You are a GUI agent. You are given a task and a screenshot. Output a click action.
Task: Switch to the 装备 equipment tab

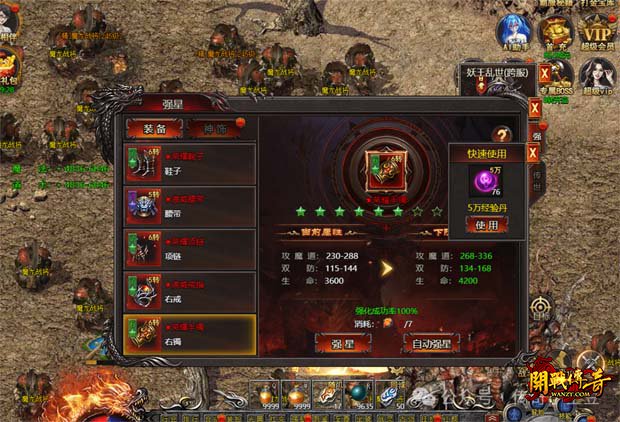[x=153, y=128]
